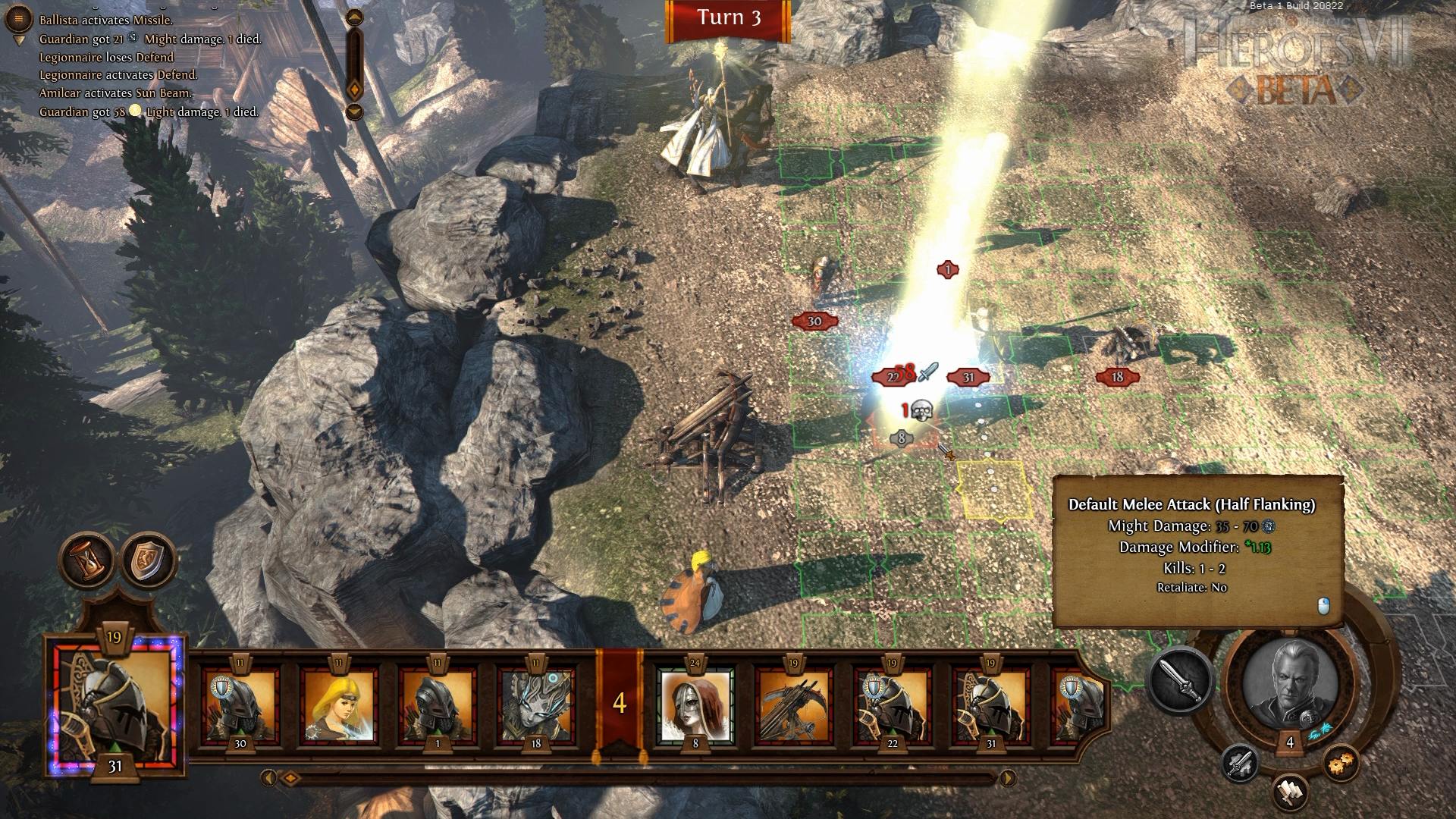Toggle the sword-and-gear auto combat button
Screen dimensions: 1456x819
pyautogui.click(x=1241, y=763)
